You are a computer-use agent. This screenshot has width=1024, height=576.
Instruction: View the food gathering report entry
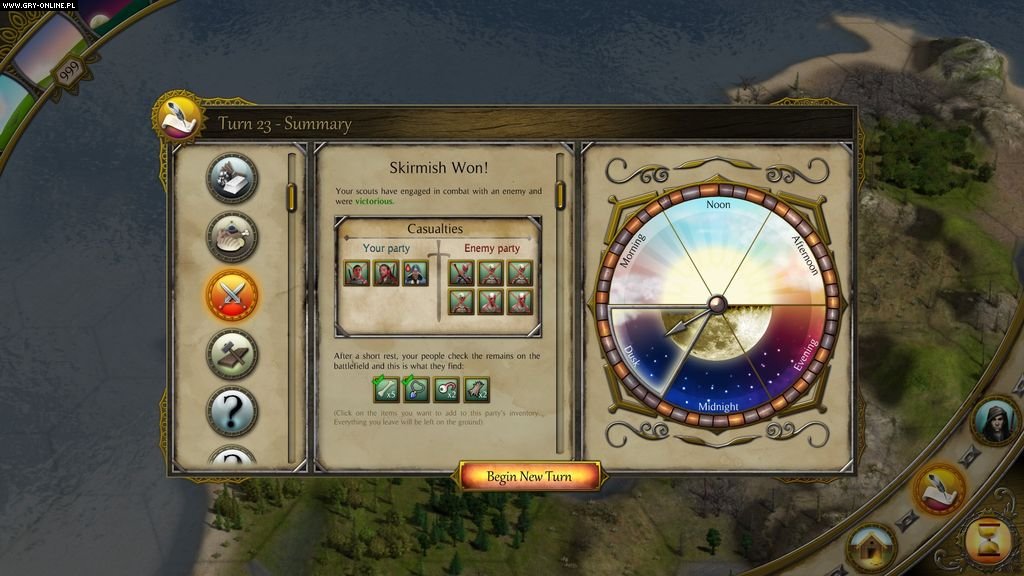click(x=232, y=237)
